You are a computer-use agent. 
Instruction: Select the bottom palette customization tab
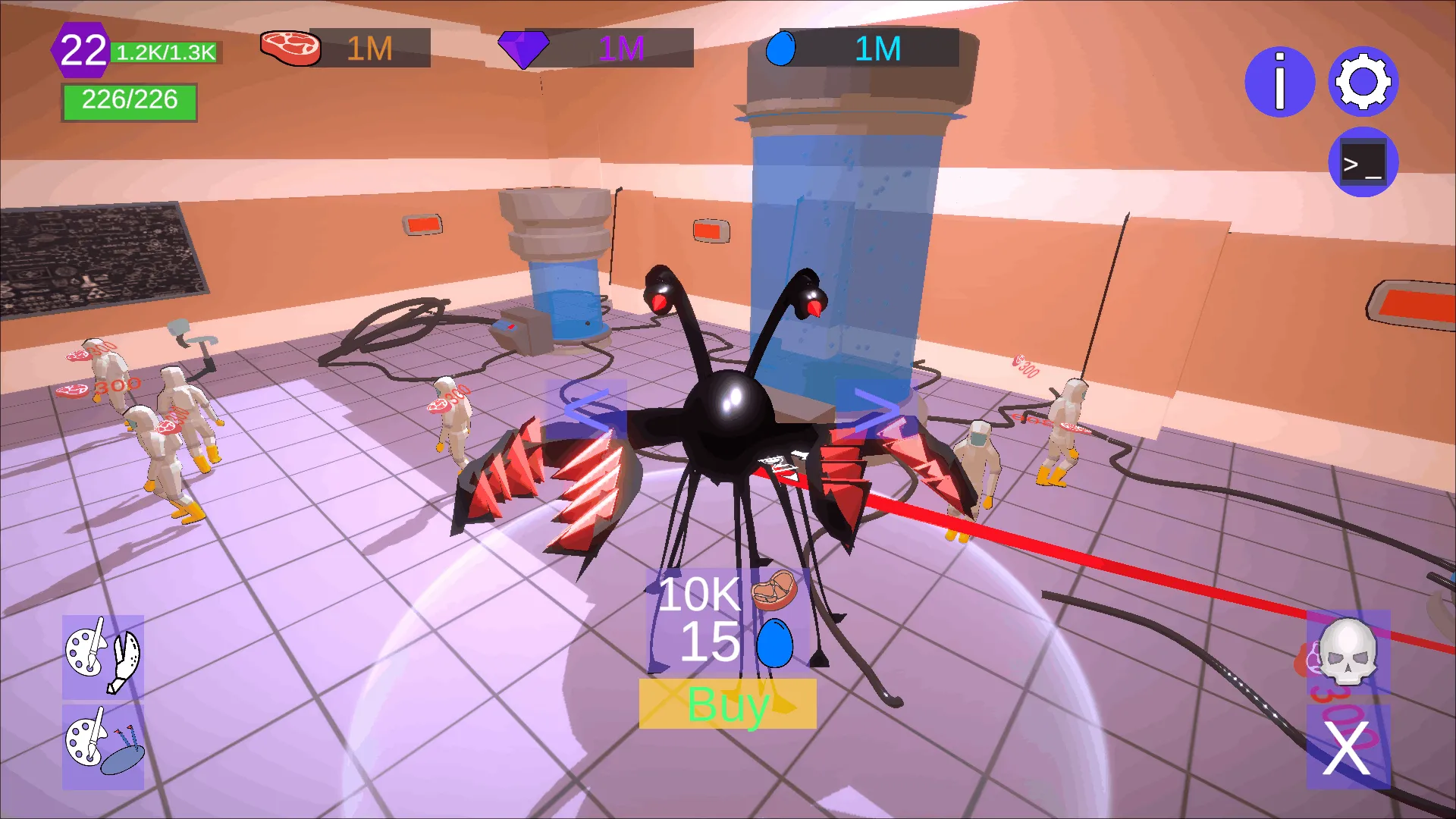click(x=102, y=747)
